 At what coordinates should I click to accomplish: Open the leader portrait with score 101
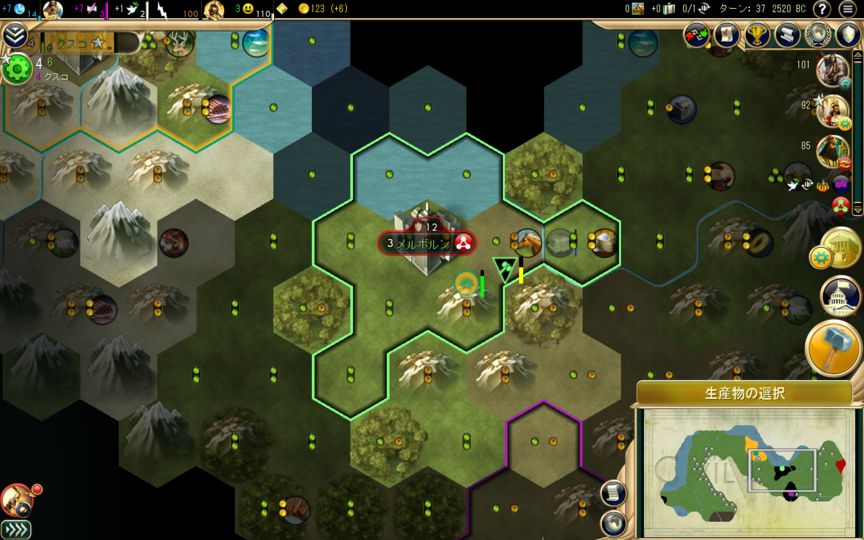pos(832,70)
